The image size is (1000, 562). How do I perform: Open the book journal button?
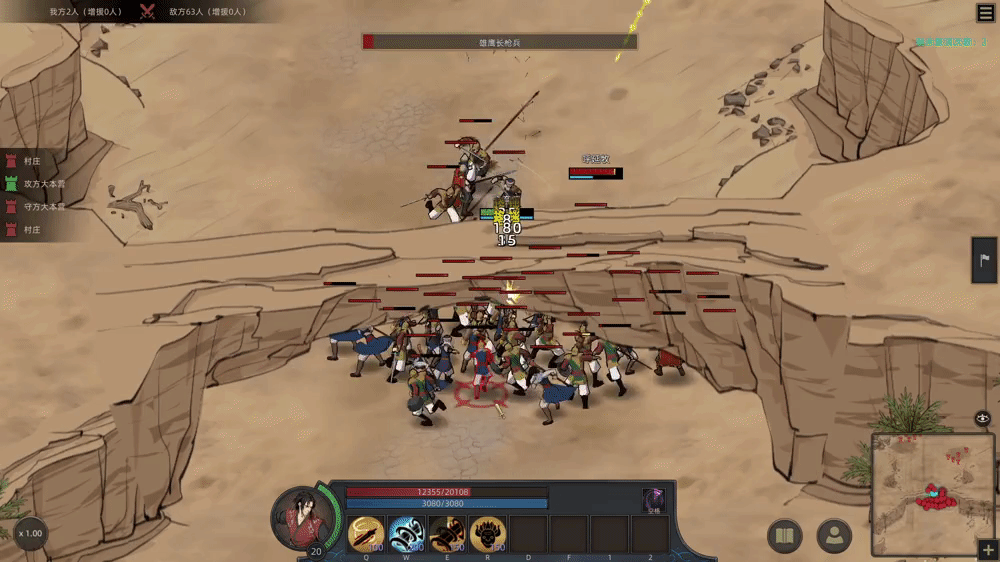pos(784,537)
